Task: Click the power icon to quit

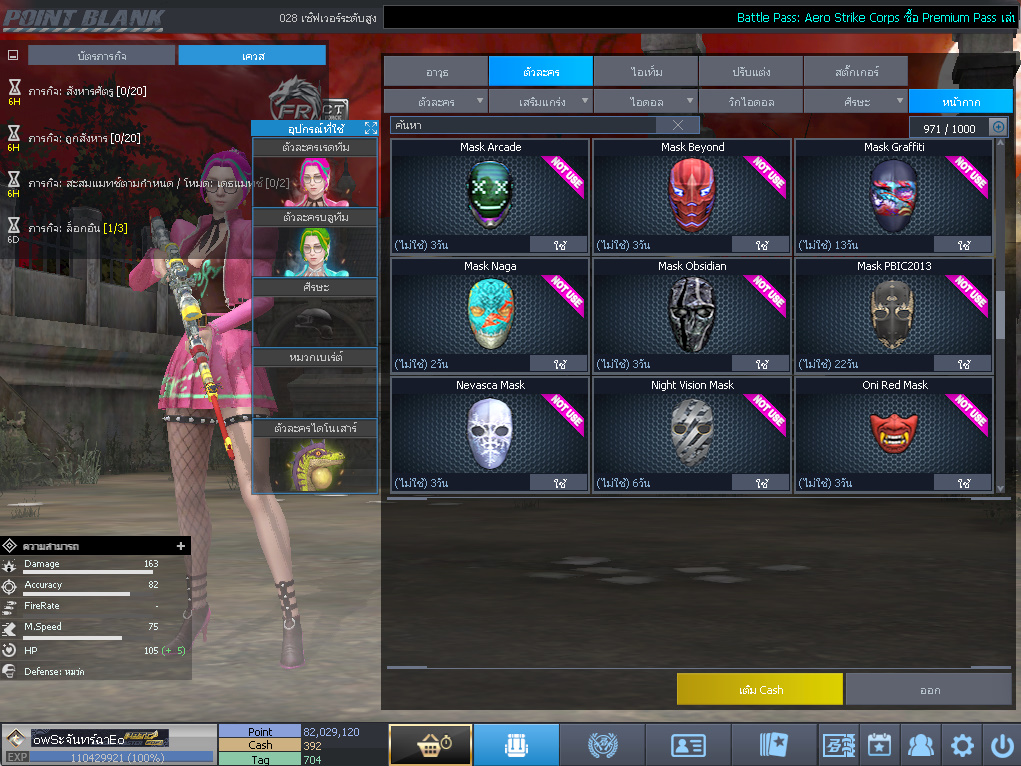Action: tap(1001, 745)
